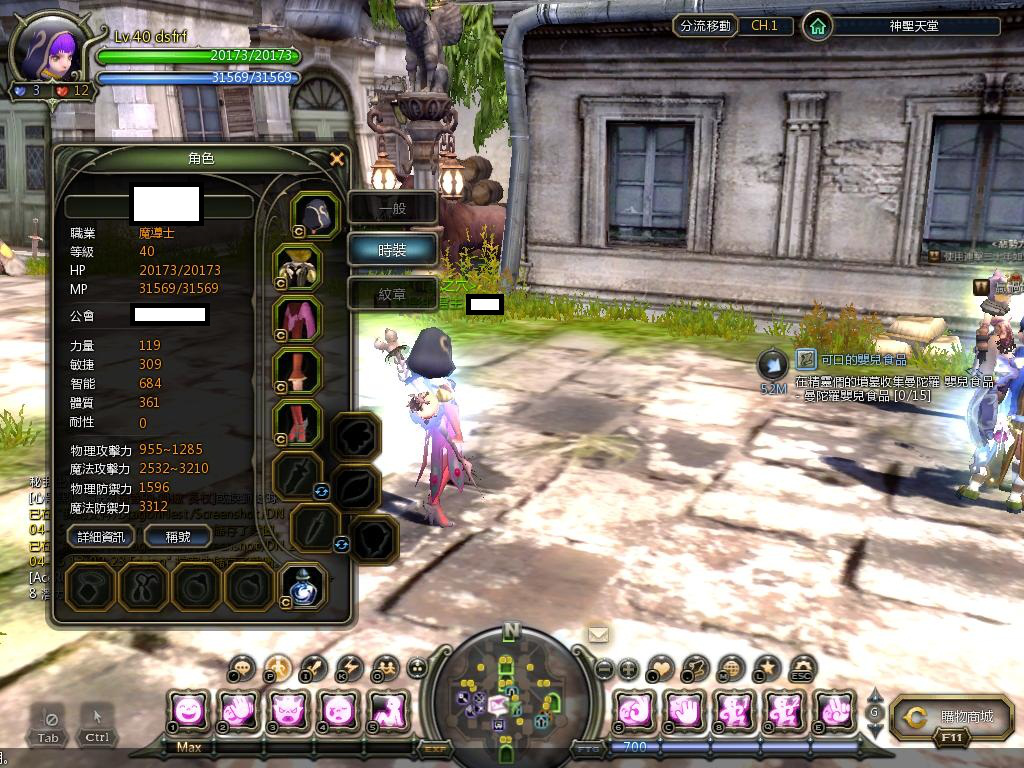Viewport: 1024px width, 768px height.
Task: Select the black hat costume slot
Action: pos(316,215)
